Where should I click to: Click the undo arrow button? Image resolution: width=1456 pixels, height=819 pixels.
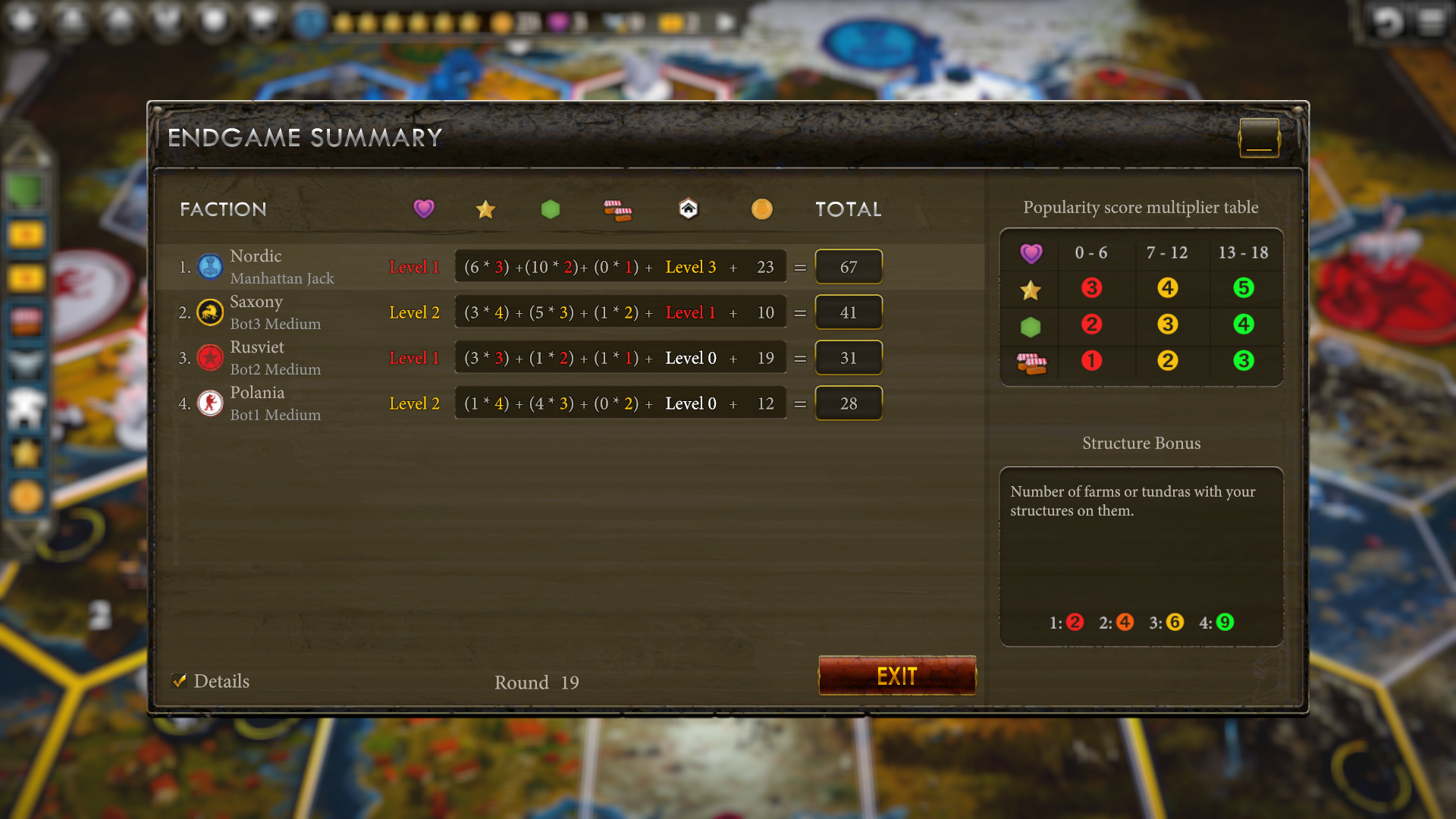coord(1386,23)
